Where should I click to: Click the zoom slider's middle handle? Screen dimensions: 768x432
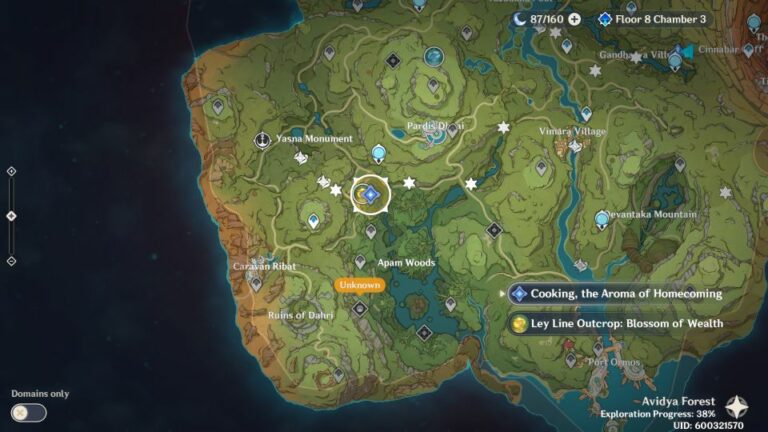(11, 216)
